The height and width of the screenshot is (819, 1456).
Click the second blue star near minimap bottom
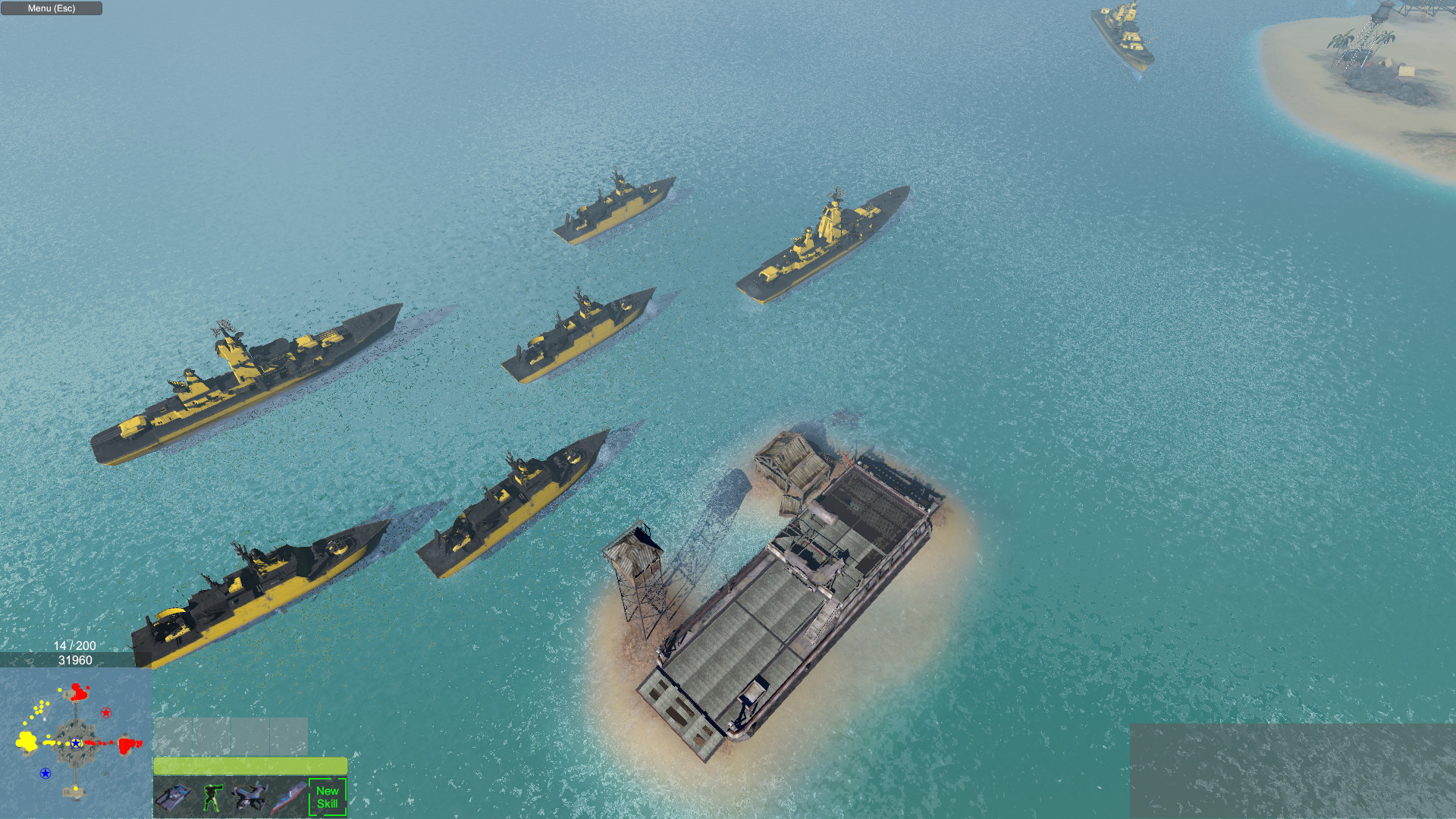click(x=45, y=773)
